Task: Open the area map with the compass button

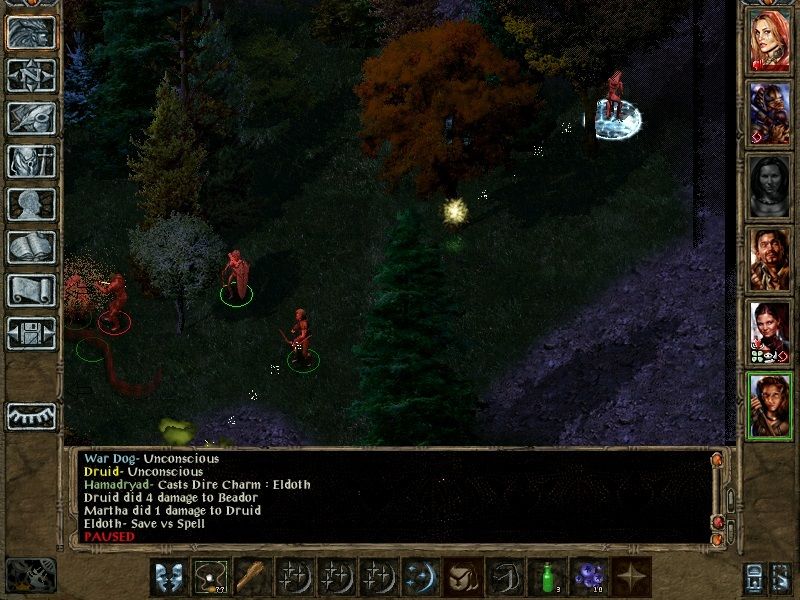Action: point(31,75)
